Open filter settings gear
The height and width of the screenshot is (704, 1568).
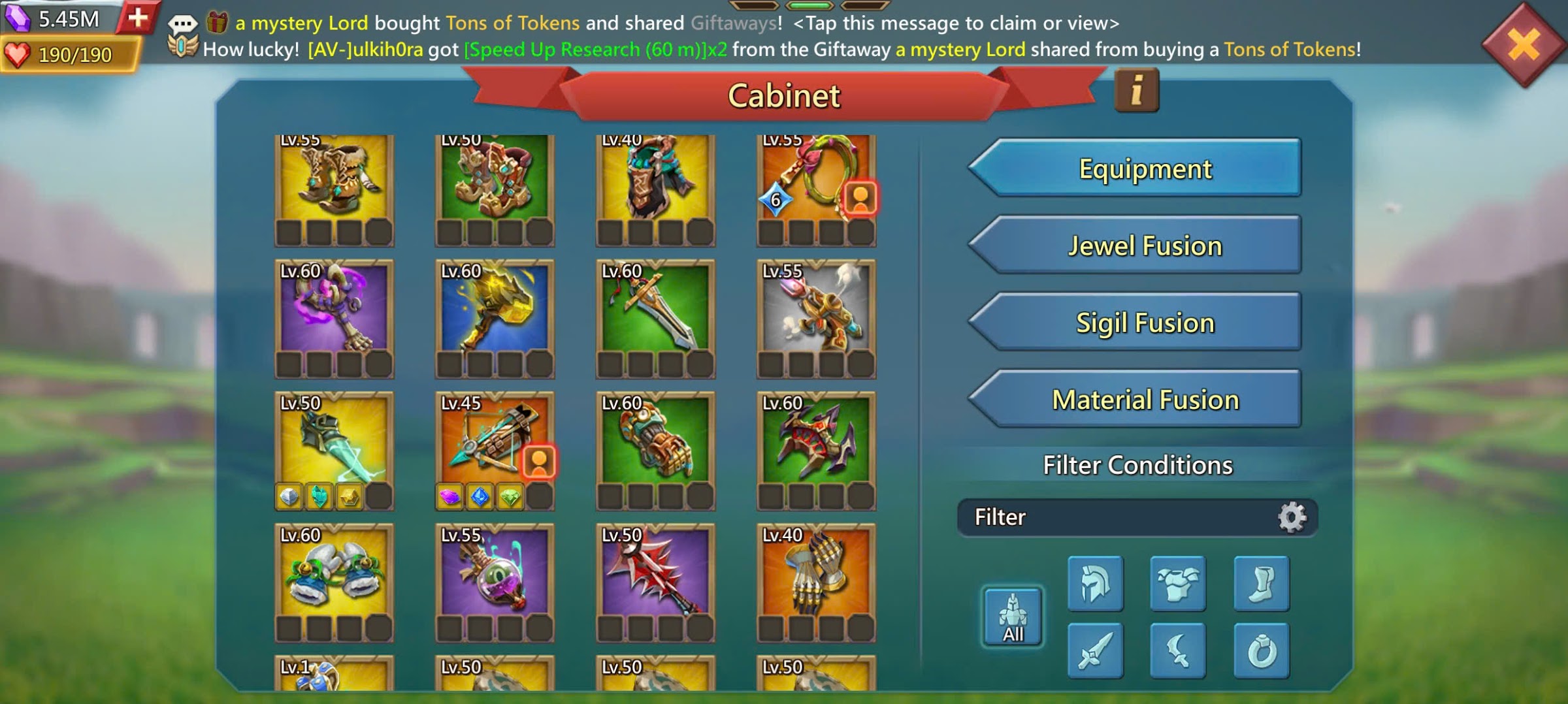pyautogui.click(x=1292, y=517)
